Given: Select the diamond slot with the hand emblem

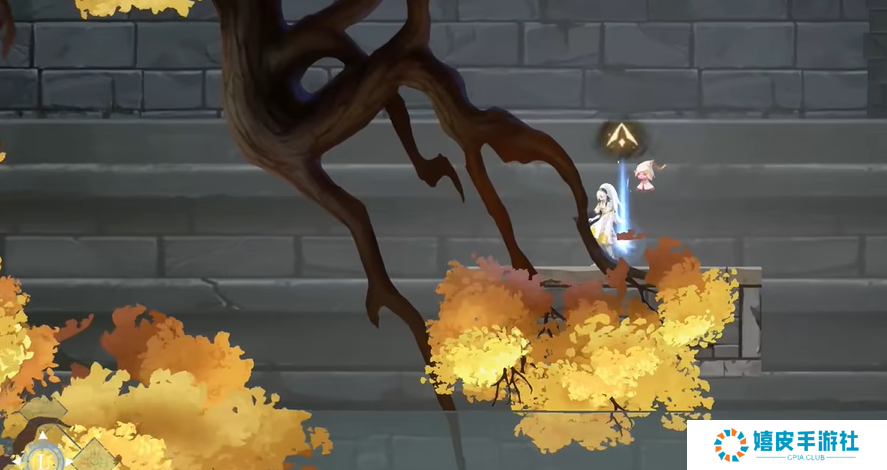Looking at the screenshot, I should click(x=92, y=457).
